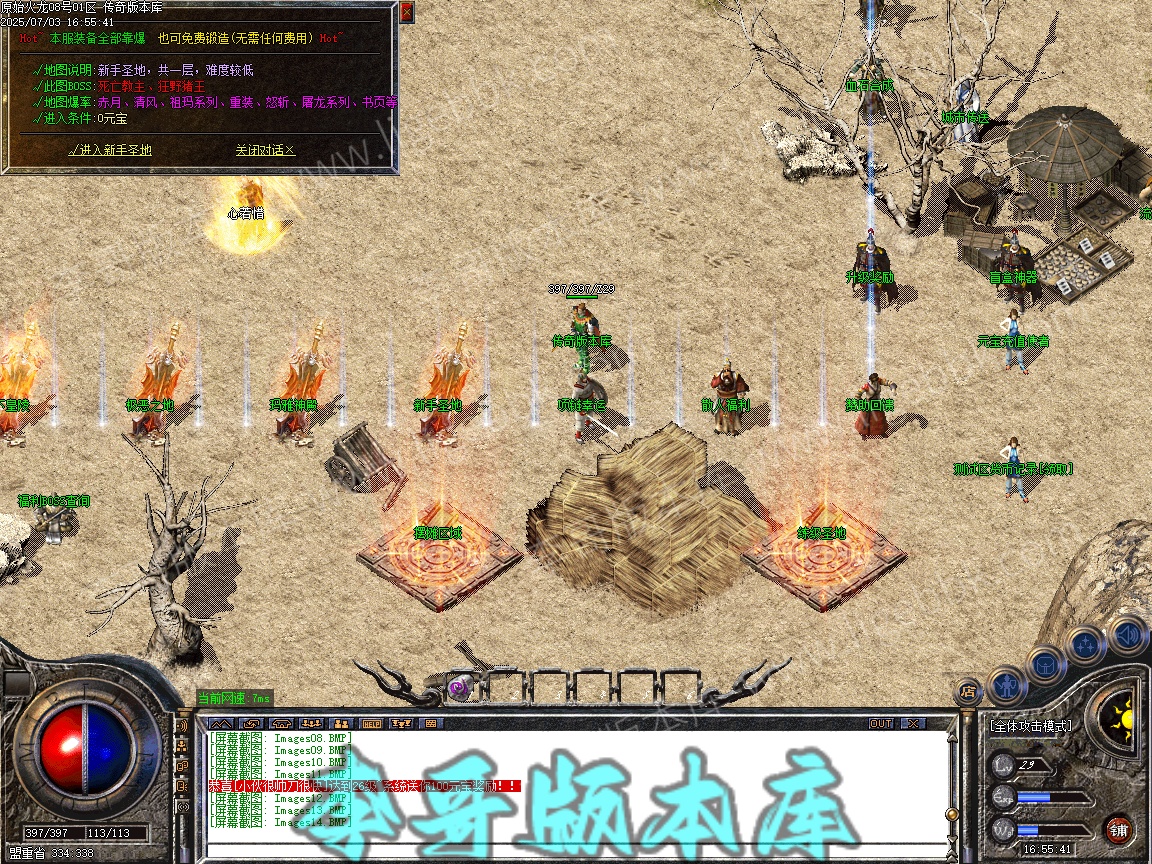Click the HELP button above the chat
The width and height of the screenshot is (1152, 864).
pos(371,723)
